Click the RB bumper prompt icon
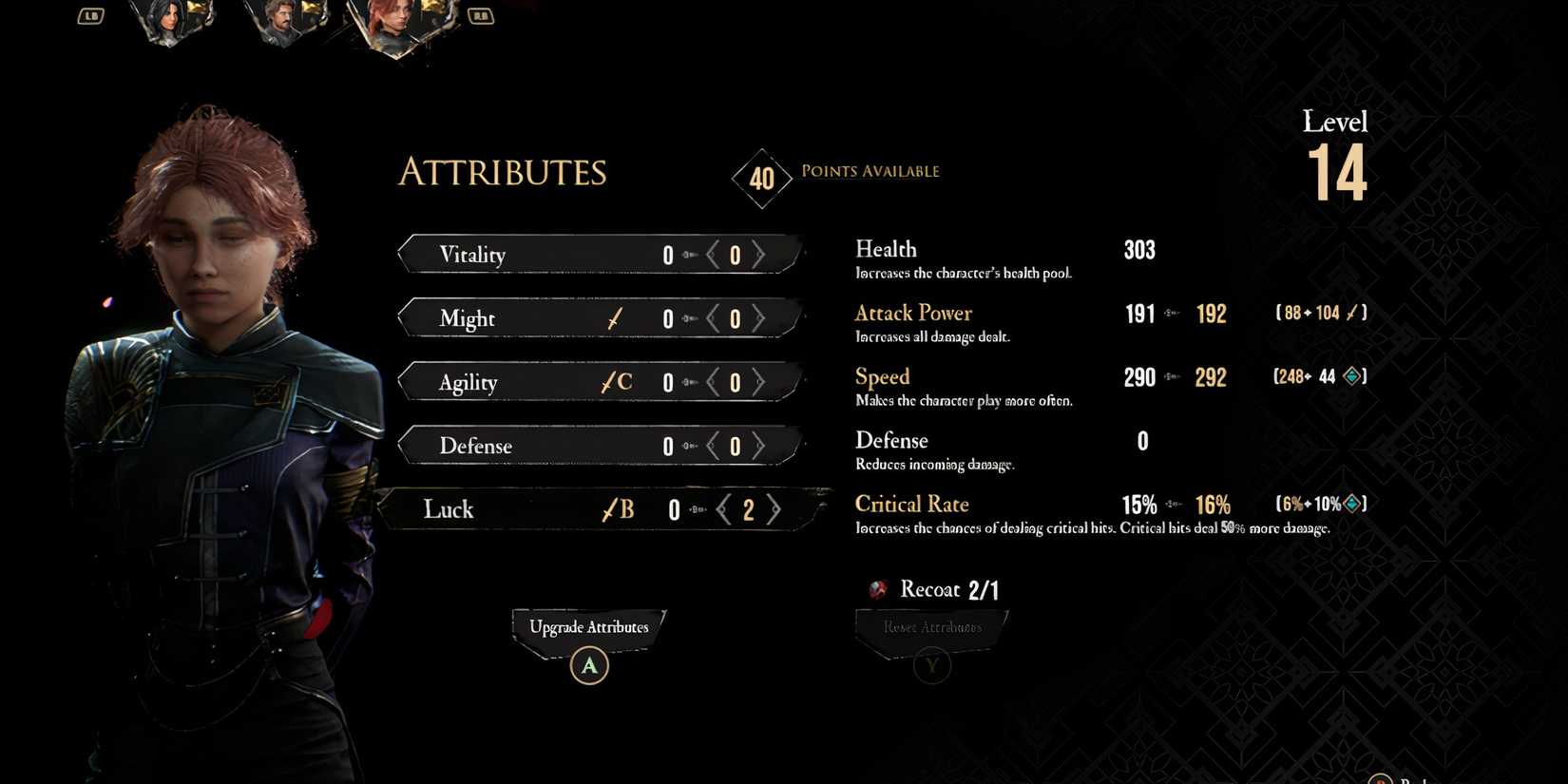The height and width of the screenshot is (784, 1568). pyautogui.click(x=481, y=15)
